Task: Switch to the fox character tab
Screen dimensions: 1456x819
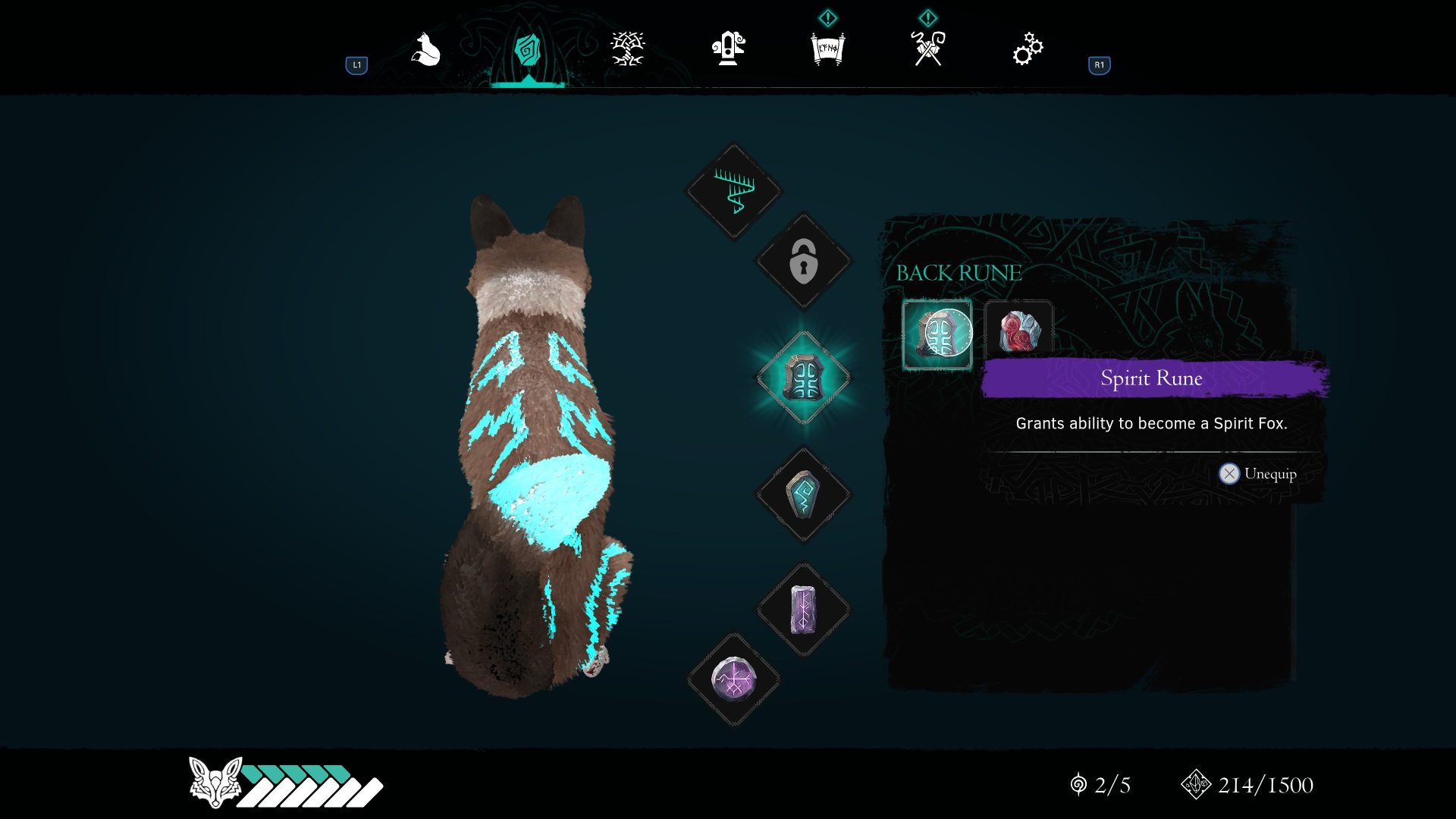Action: pos(426,50)
